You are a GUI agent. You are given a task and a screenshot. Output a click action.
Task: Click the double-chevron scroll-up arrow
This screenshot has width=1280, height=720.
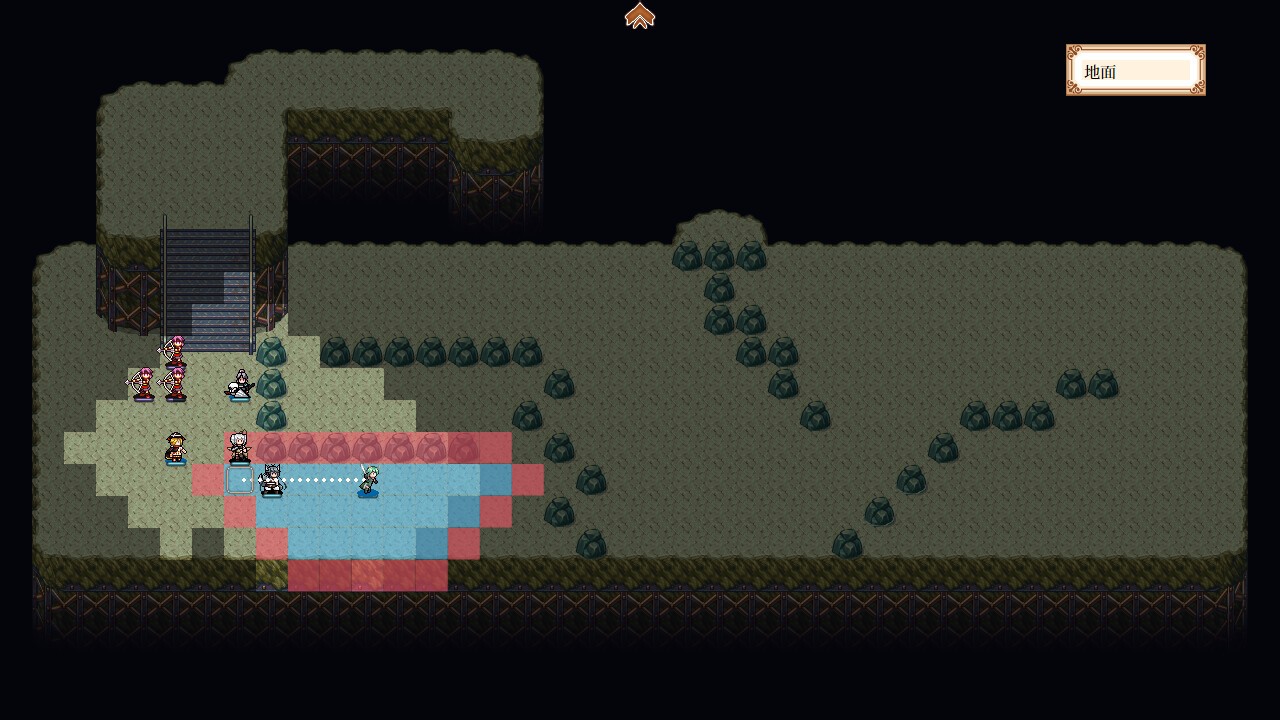coord(640,16)
